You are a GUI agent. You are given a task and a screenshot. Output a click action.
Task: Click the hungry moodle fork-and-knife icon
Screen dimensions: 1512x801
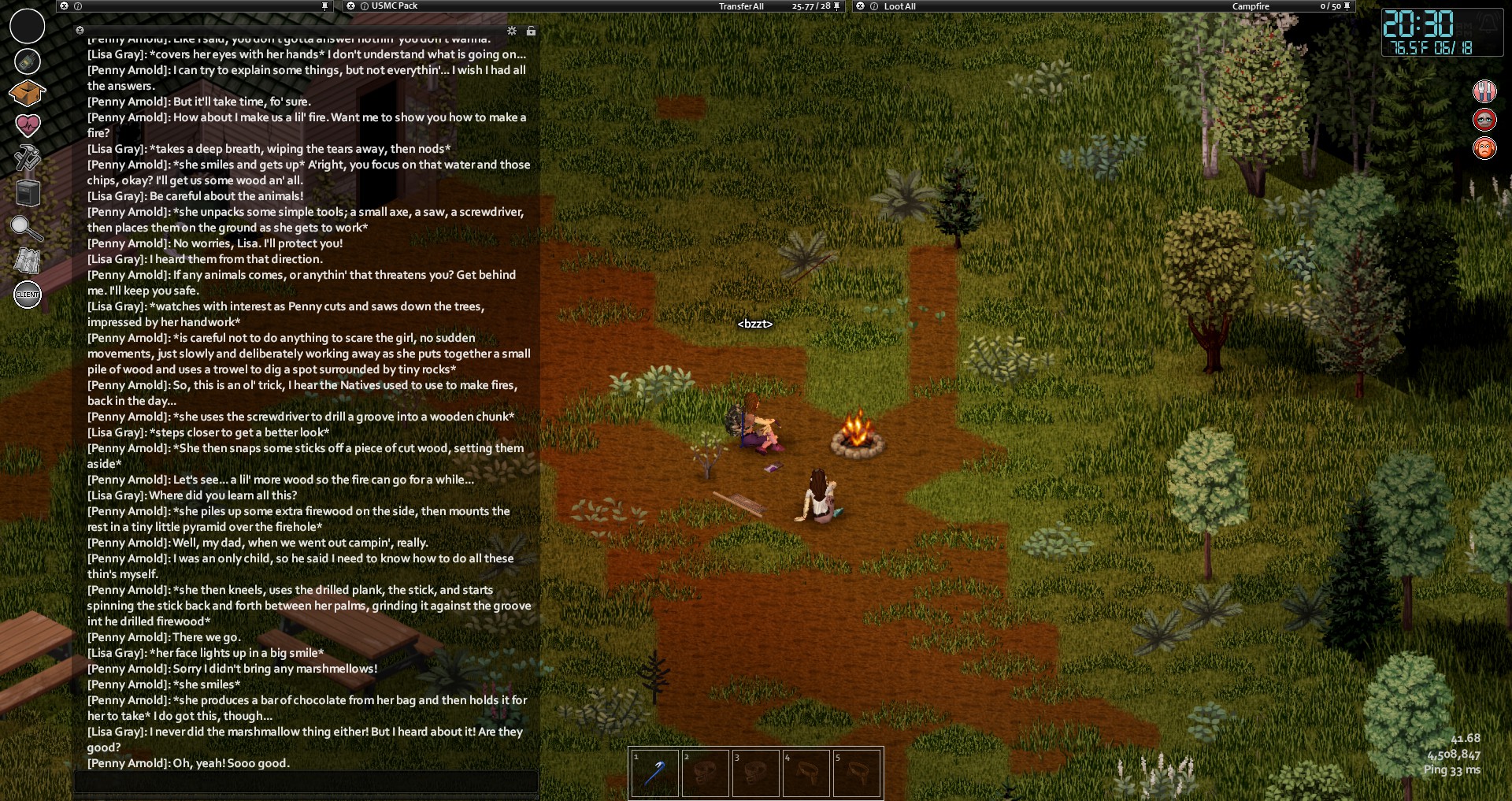(x=1484, y=91)
